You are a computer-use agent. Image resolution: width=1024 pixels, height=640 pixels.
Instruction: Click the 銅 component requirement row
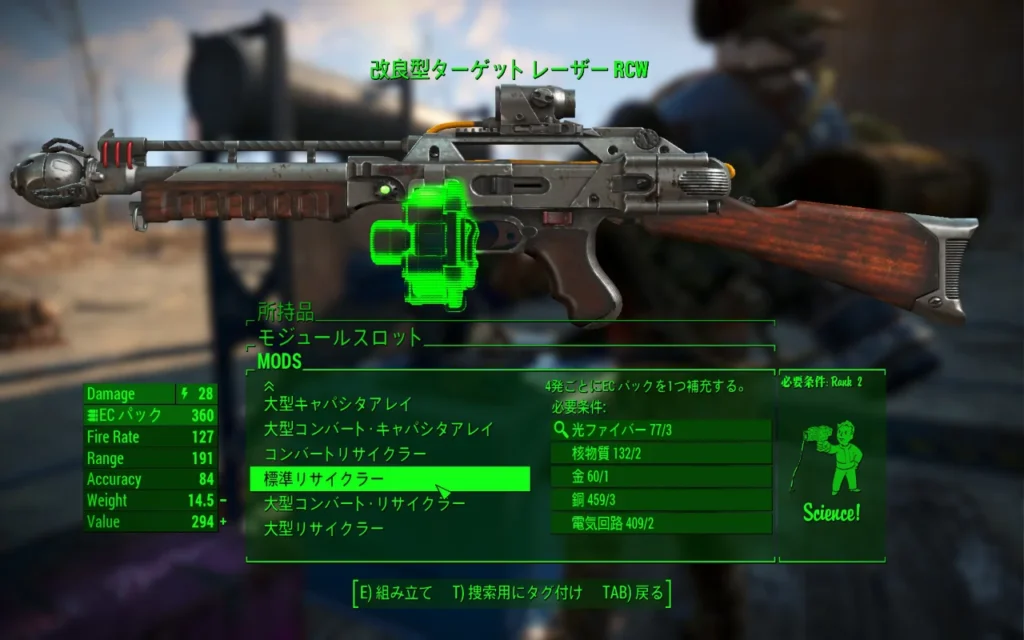coord(661,500)
